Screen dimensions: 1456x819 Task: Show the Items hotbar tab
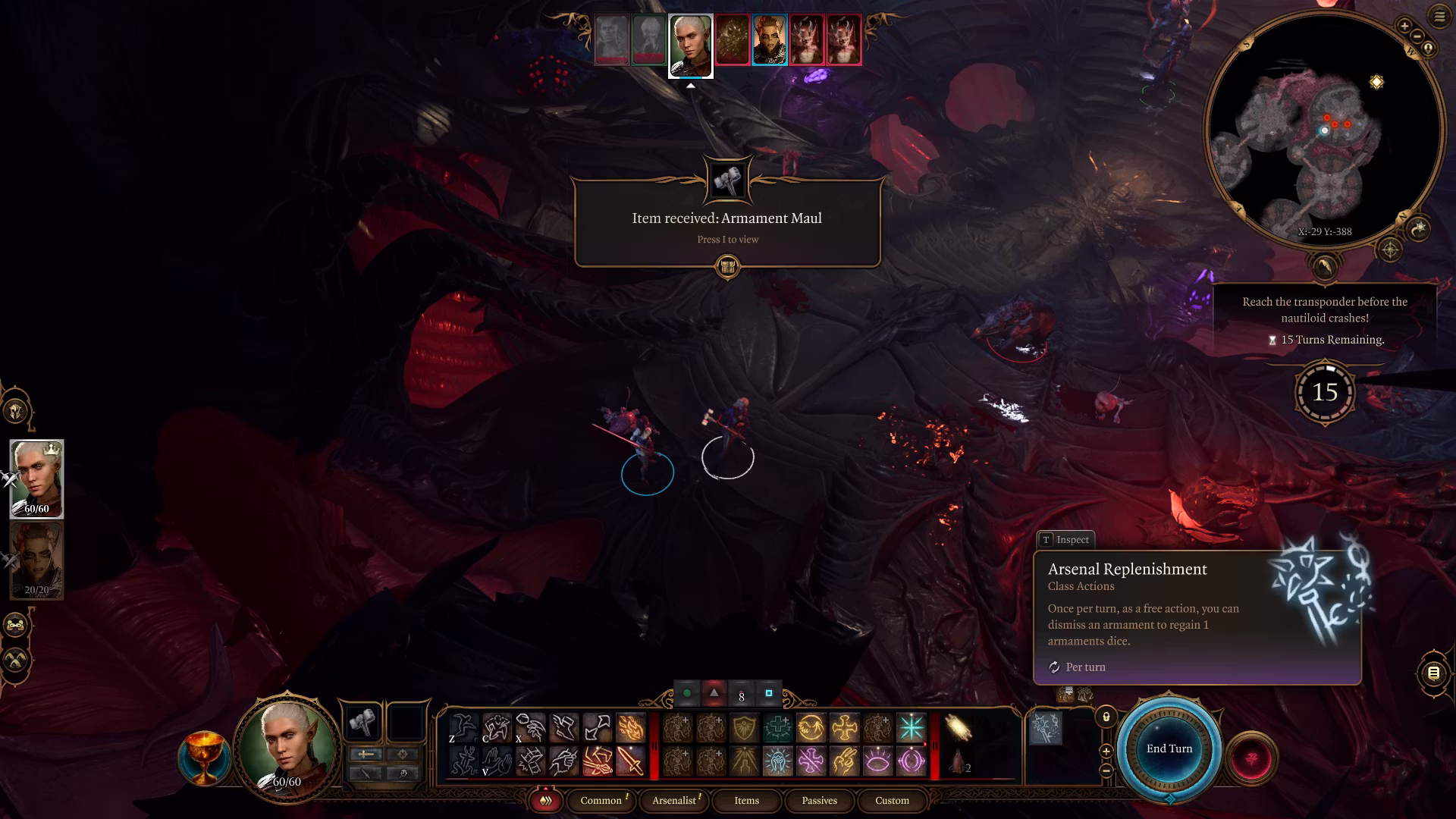[746, 800]
